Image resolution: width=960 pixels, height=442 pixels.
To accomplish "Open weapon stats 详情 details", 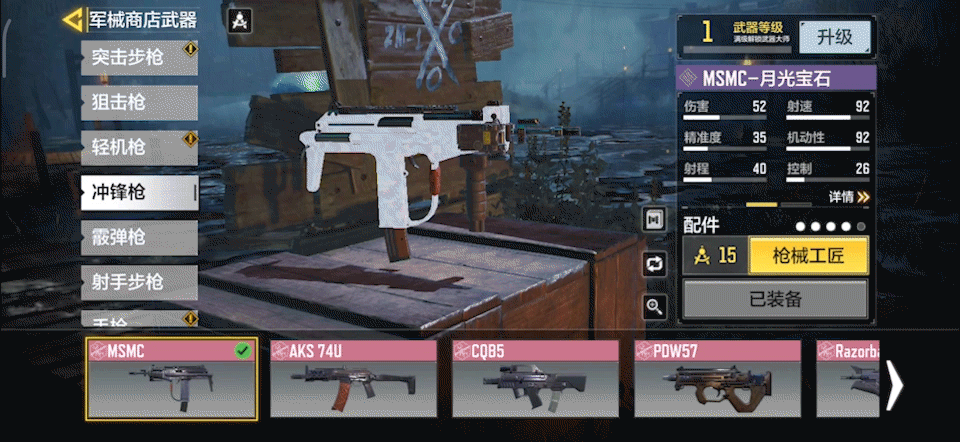I will pos(848,197).
